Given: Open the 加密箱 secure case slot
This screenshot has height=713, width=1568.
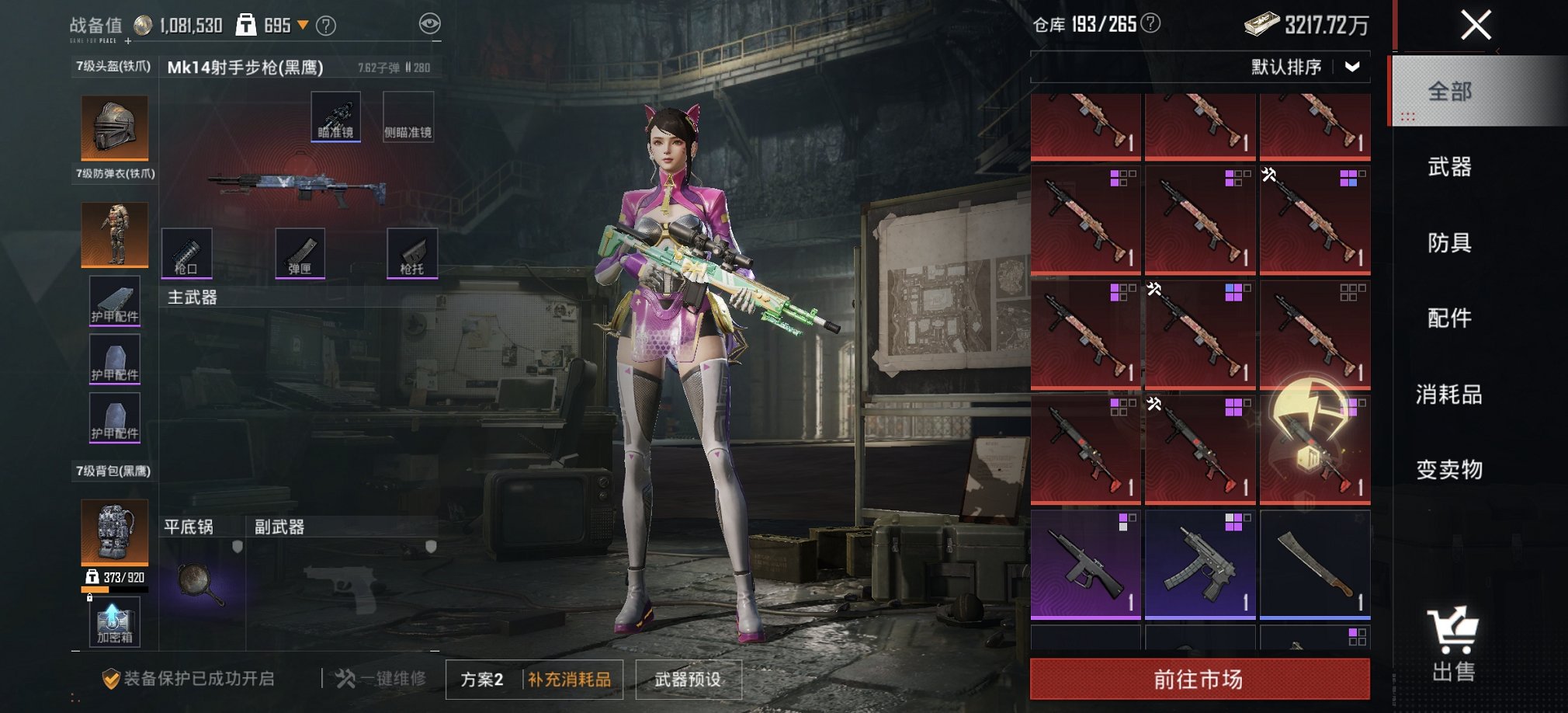Looking at the screenshot, I should [x=114, y=623].
